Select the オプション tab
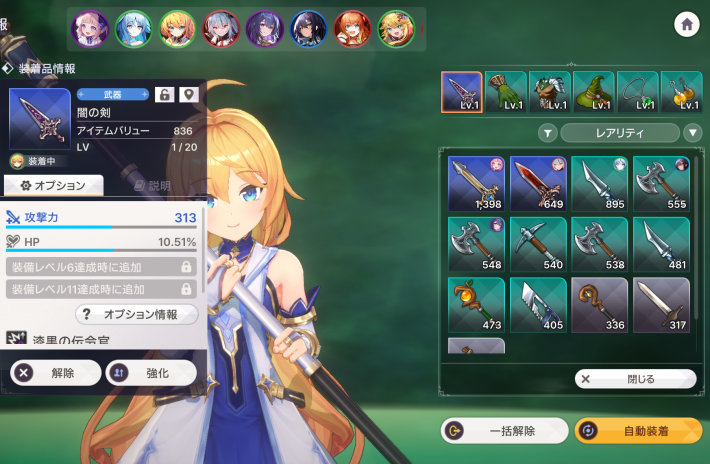Screen dimensions: 710x464 pos(53,185)
